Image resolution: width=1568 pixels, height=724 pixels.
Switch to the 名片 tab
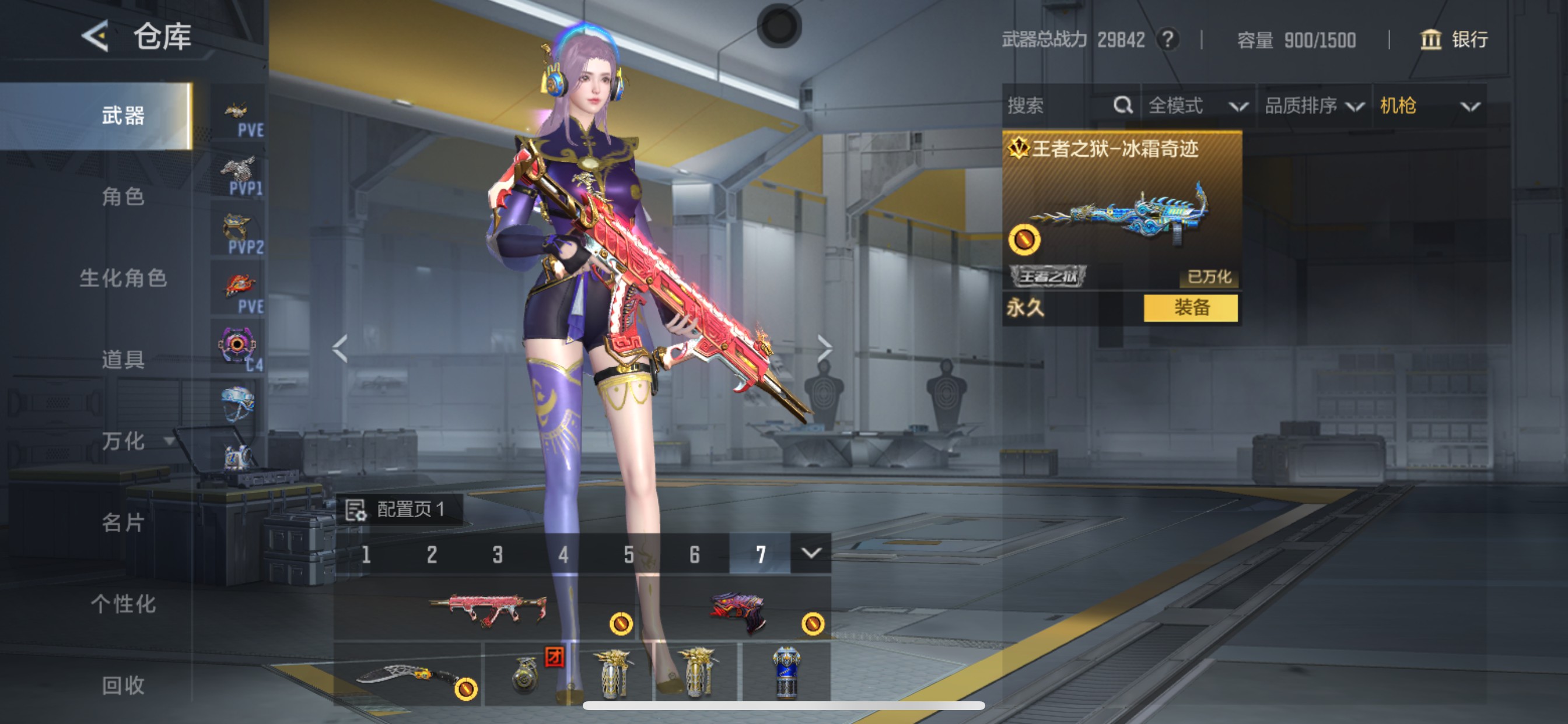(x=123, y=522)
